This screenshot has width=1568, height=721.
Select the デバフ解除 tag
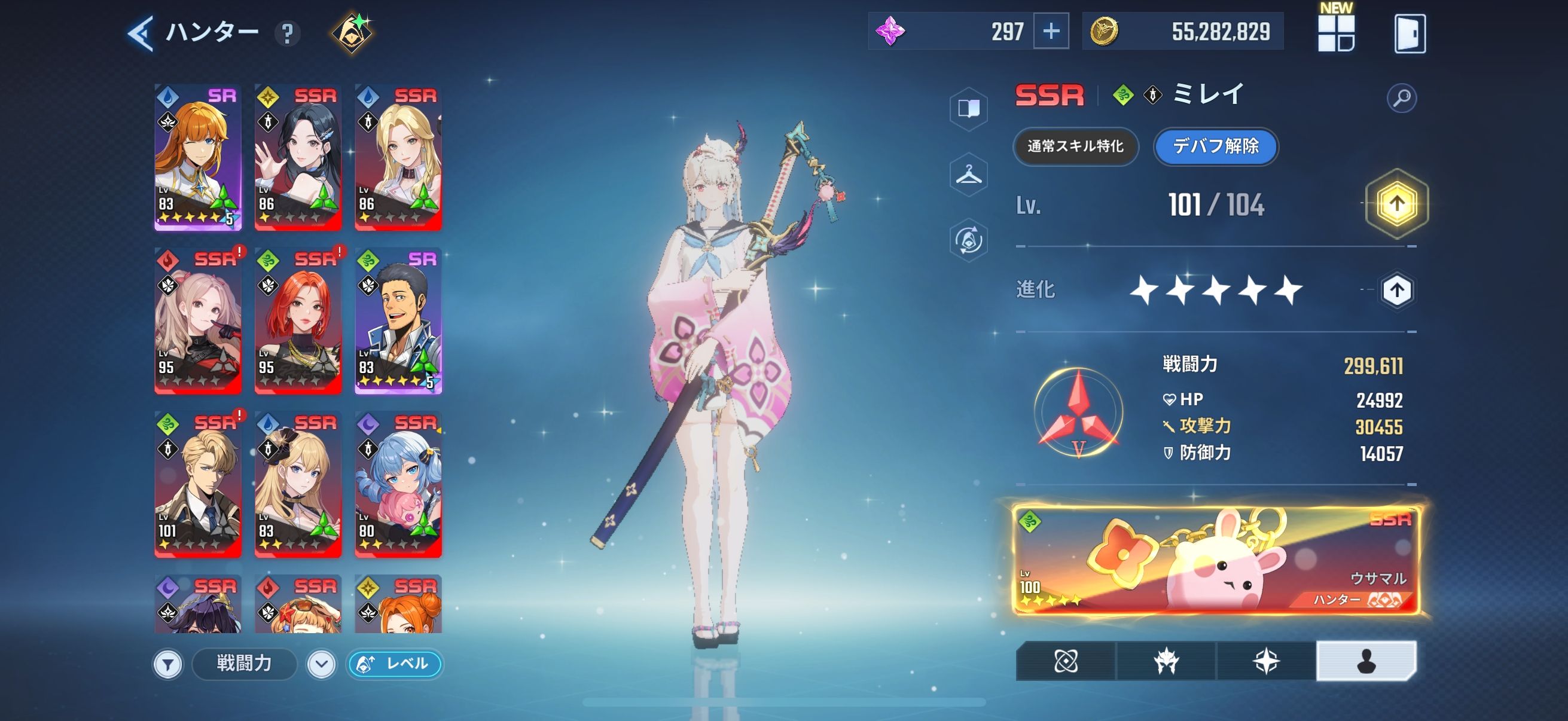pyautogui.click(x=1216, y=146)
